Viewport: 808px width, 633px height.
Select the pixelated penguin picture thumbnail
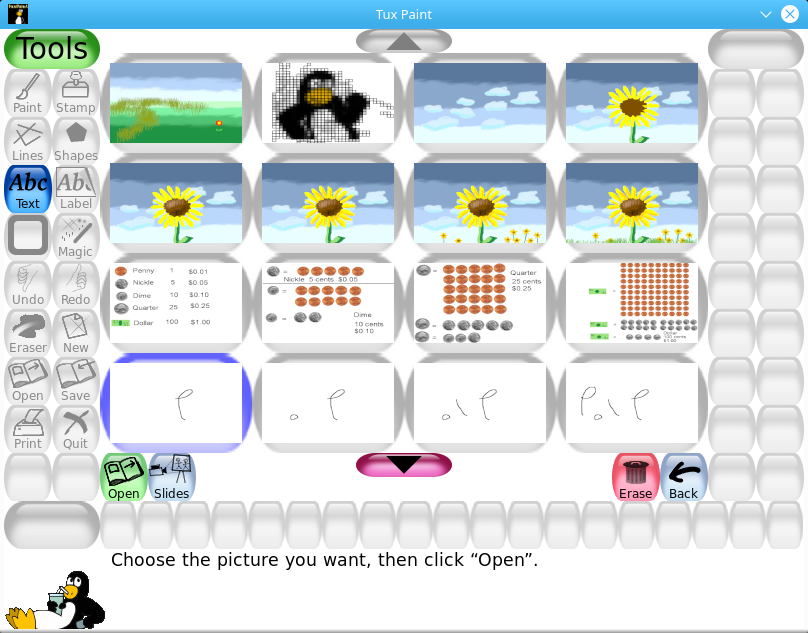click(x=328, y=103)
